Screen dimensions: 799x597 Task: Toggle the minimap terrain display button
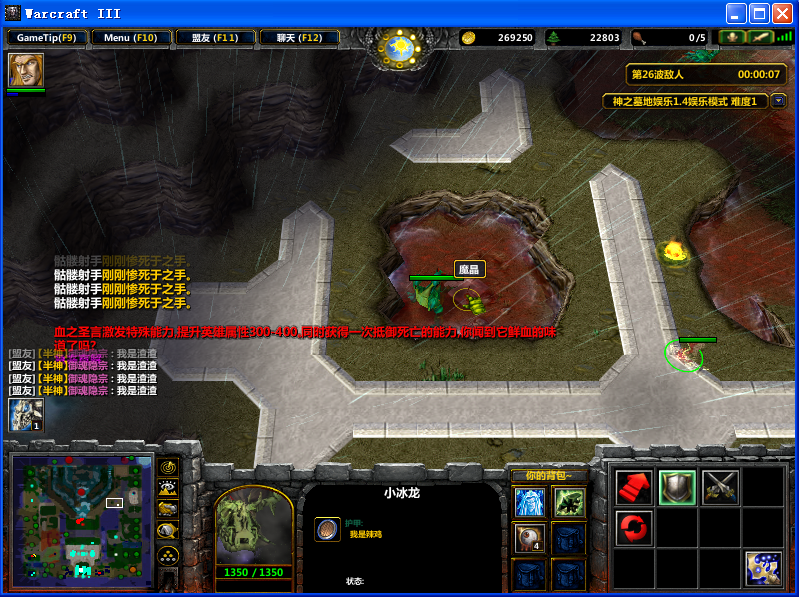(x=168, y=489)
